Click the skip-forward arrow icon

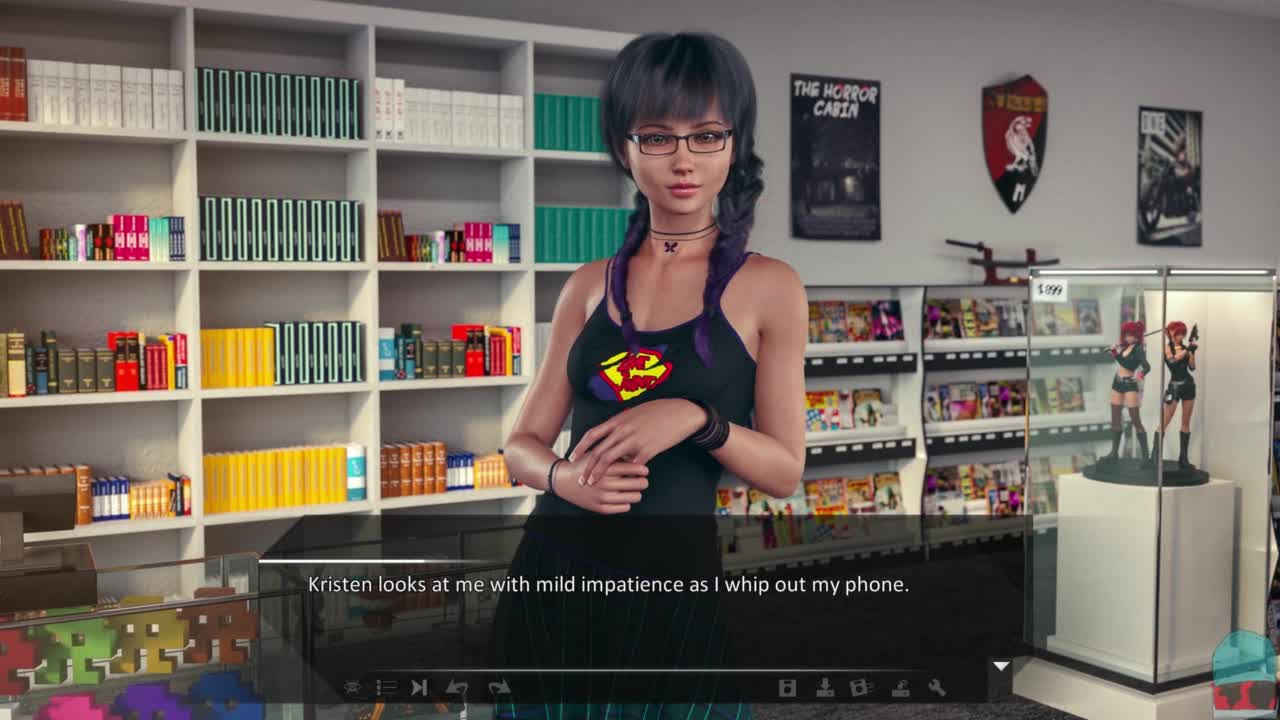[x=420, y=687]
